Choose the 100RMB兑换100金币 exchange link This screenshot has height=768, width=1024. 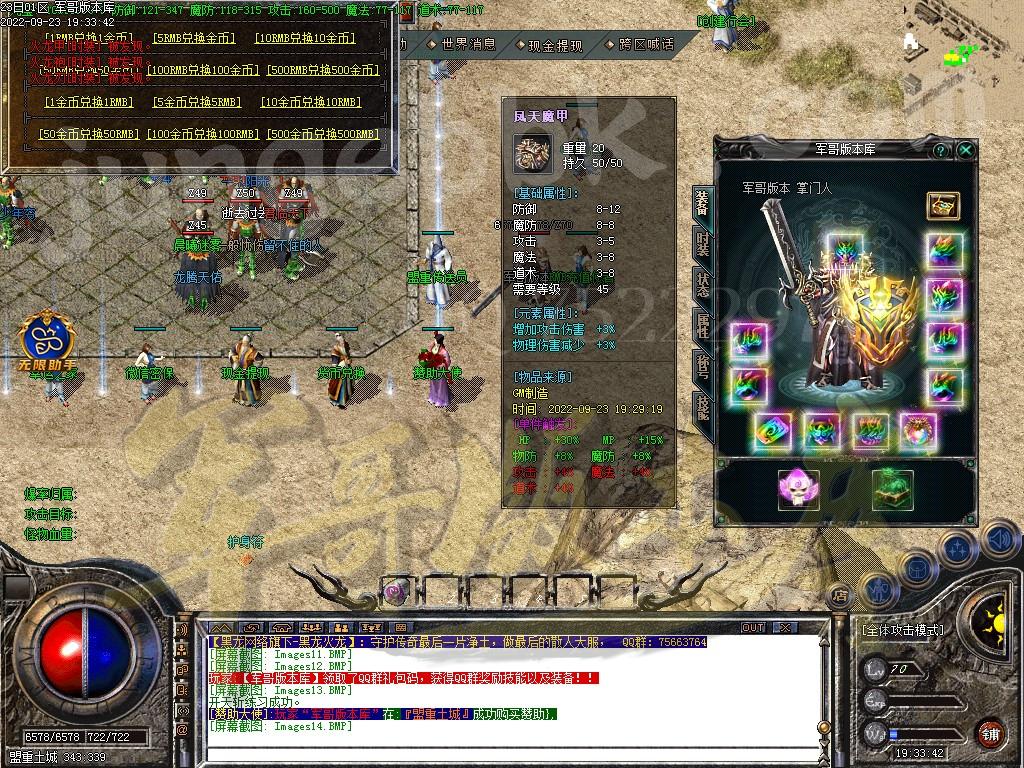(x=200, y=70)
